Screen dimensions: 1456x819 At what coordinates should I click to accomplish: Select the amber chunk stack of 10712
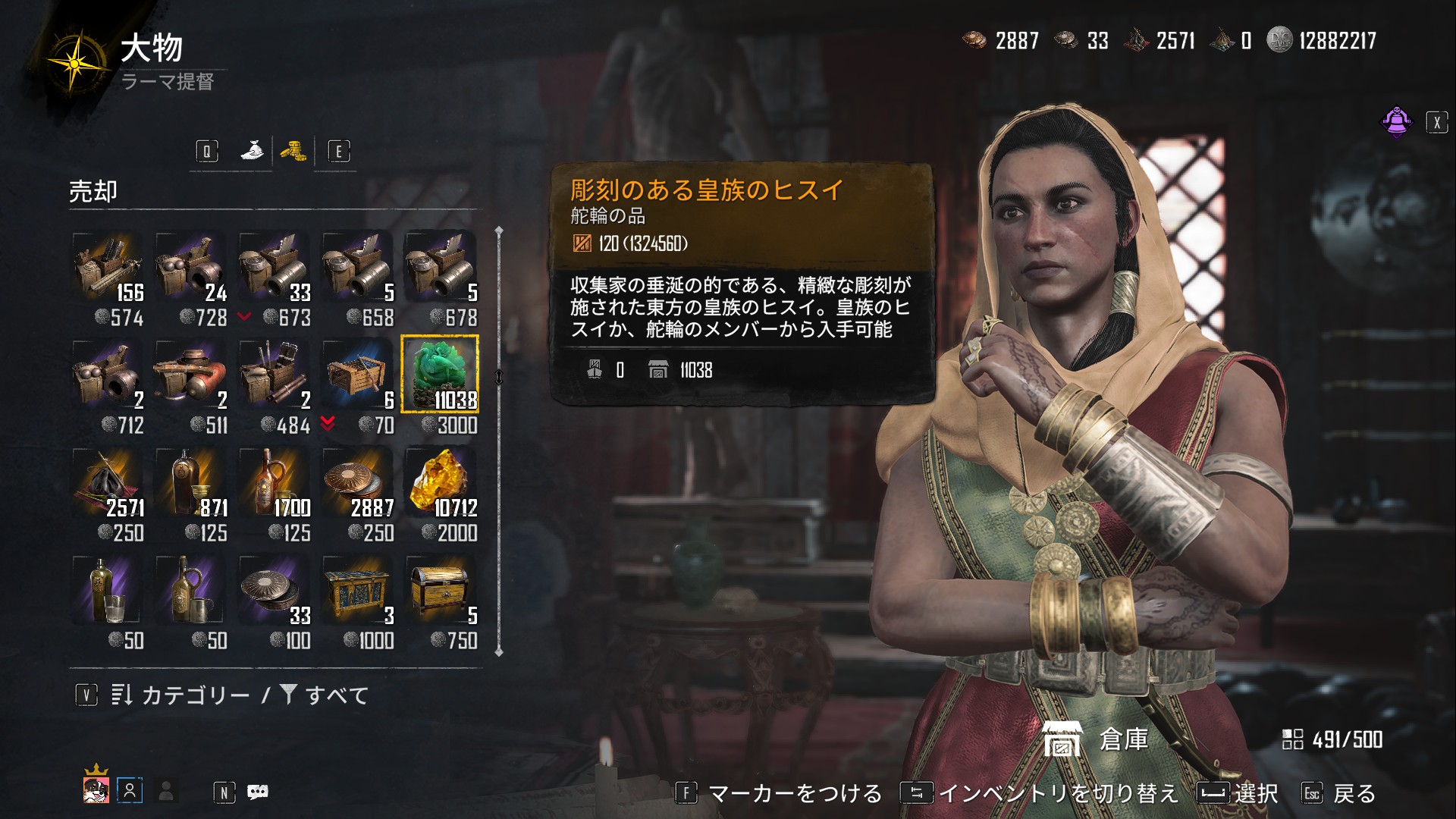click(x=440, y=482)
